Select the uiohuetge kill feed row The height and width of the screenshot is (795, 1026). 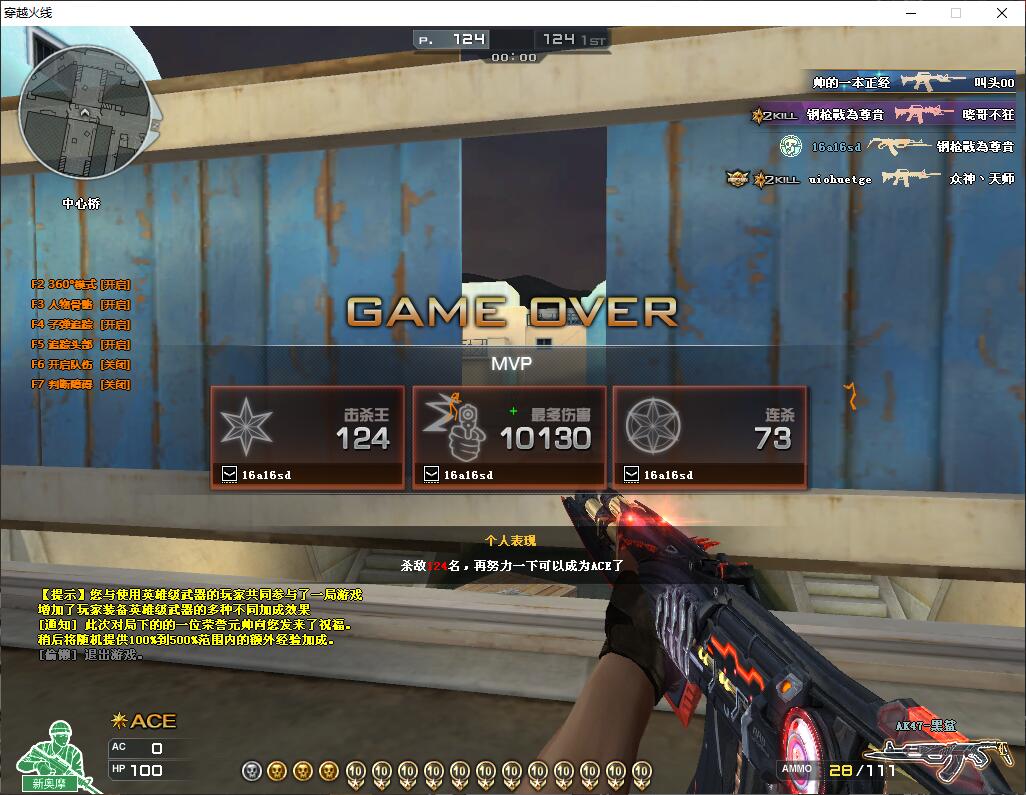click(x=870, y=179)
